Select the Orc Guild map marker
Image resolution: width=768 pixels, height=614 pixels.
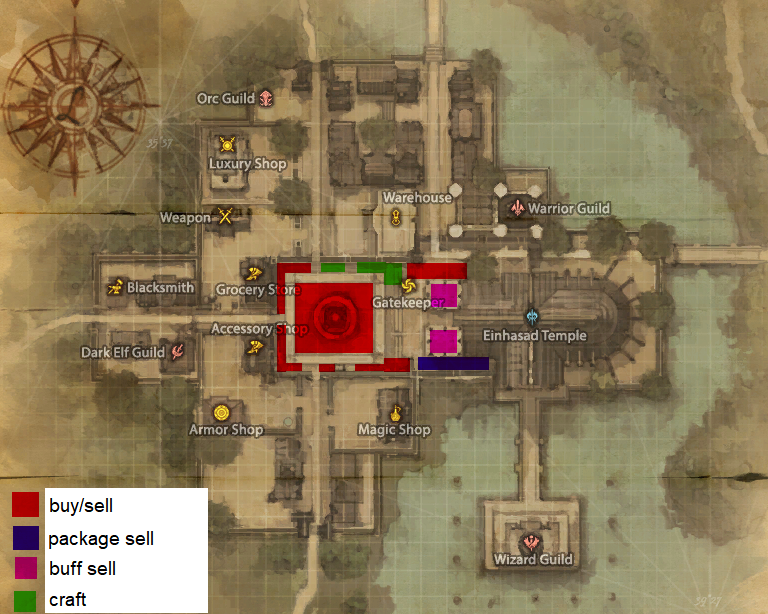(267, 98)
